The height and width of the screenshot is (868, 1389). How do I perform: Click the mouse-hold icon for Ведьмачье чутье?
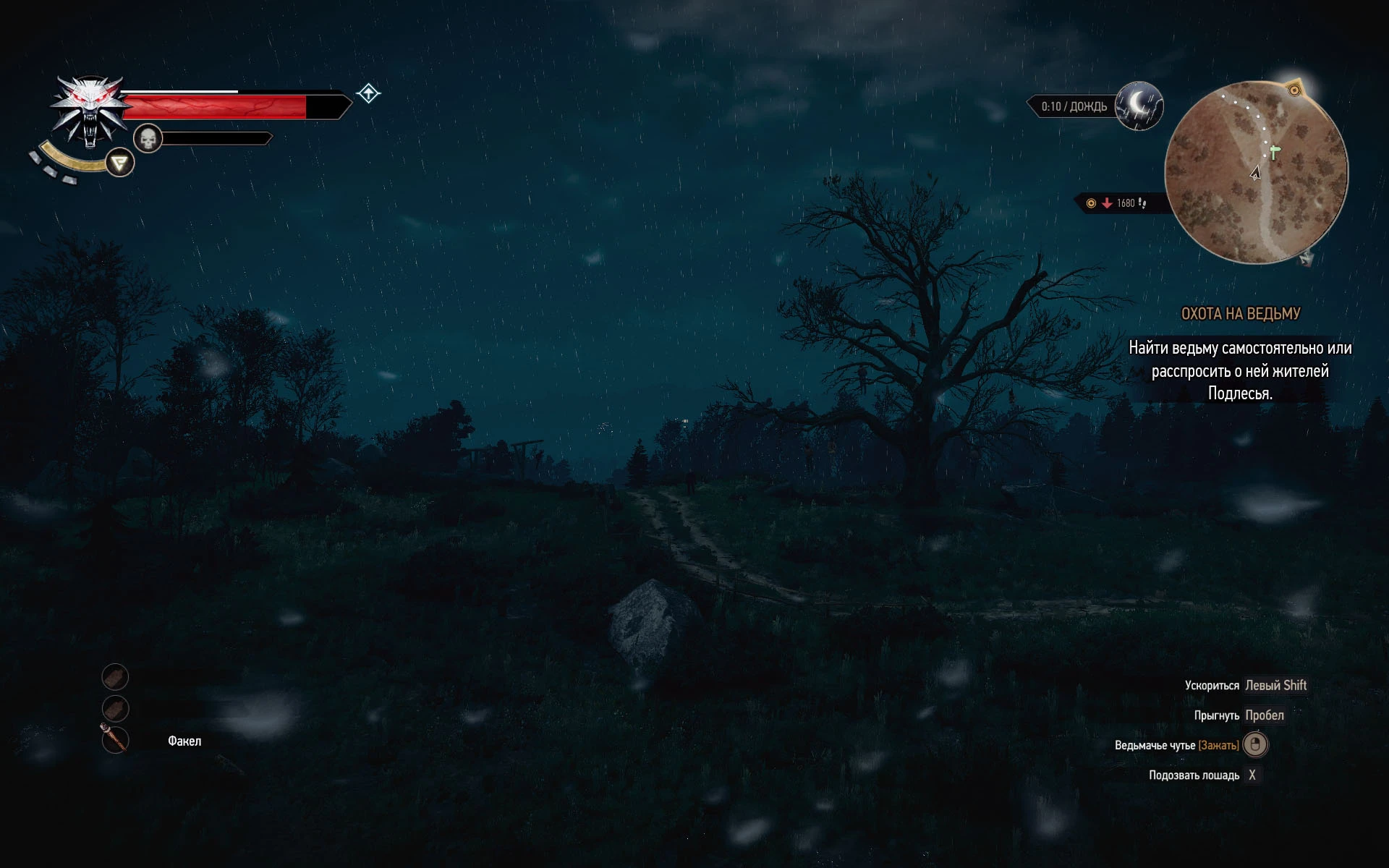(1255, 745)
